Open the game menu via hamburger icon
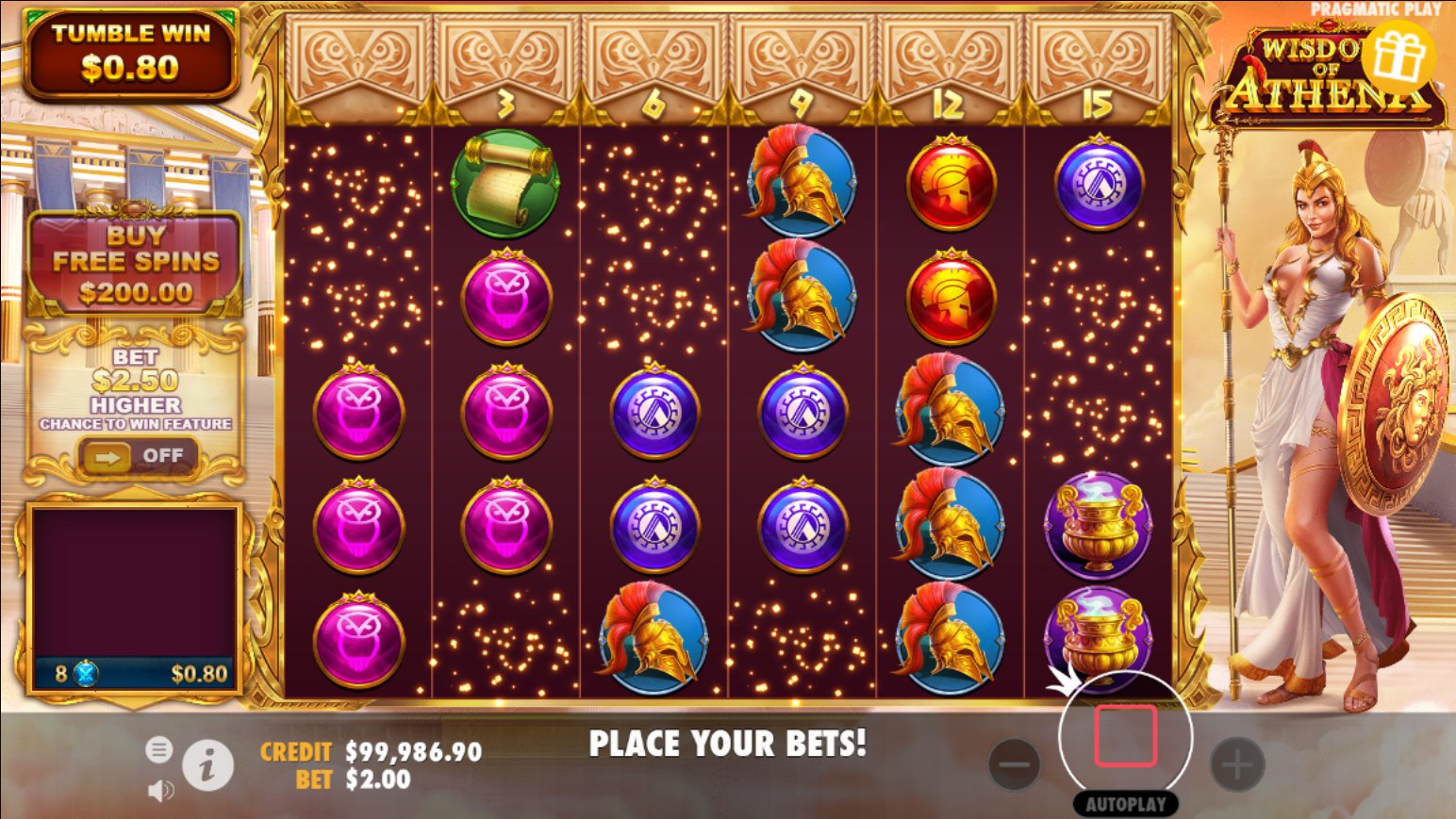 (x=160, y=750)
